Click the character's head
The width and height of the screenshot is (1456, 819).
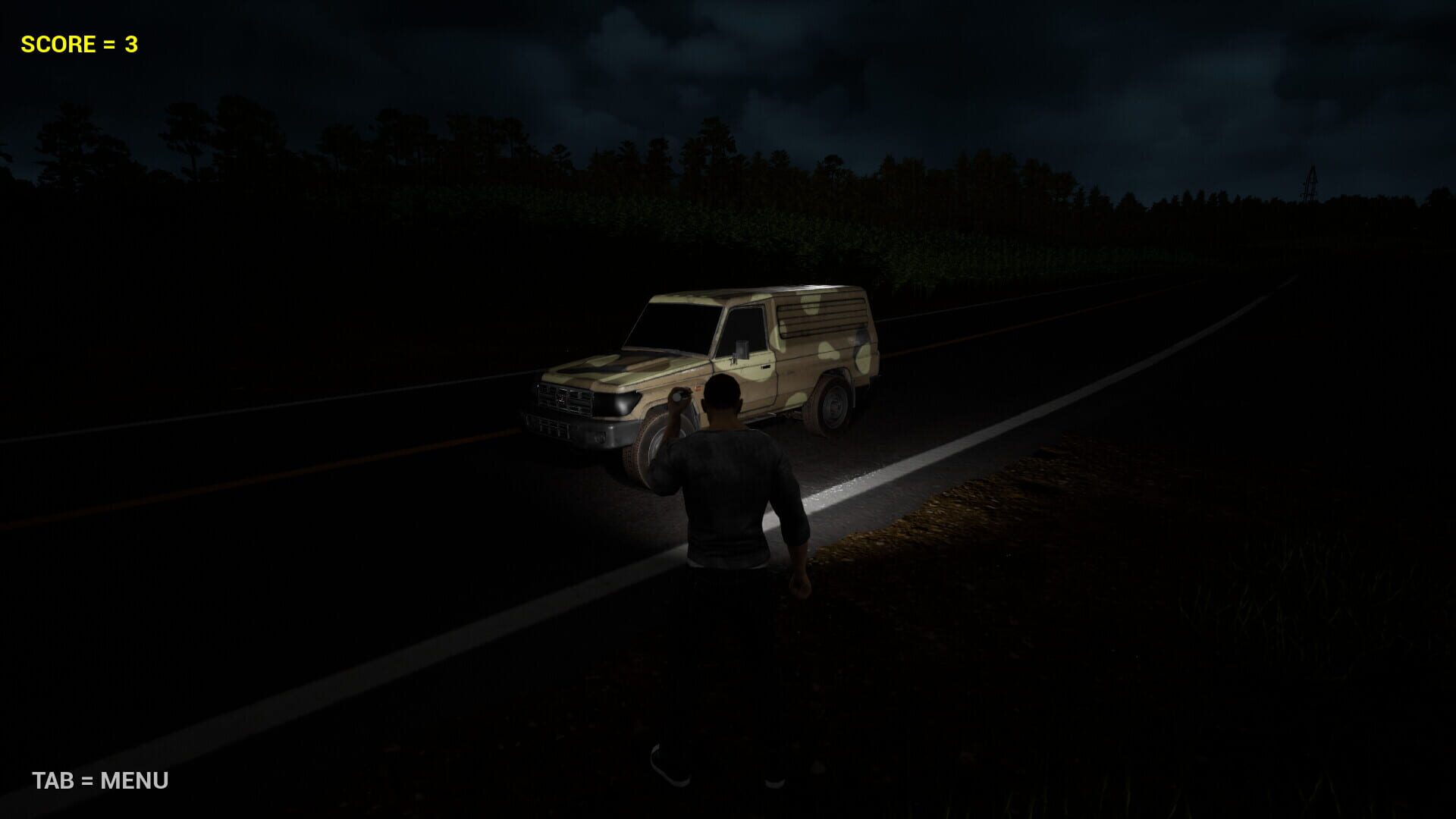722,392
